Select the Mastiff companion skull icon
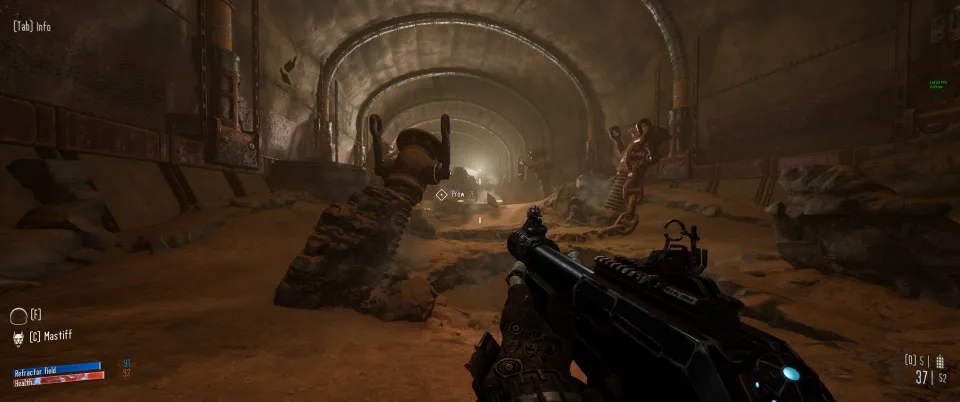The width and height of the screenshot is (960, 402). (18, 338)
